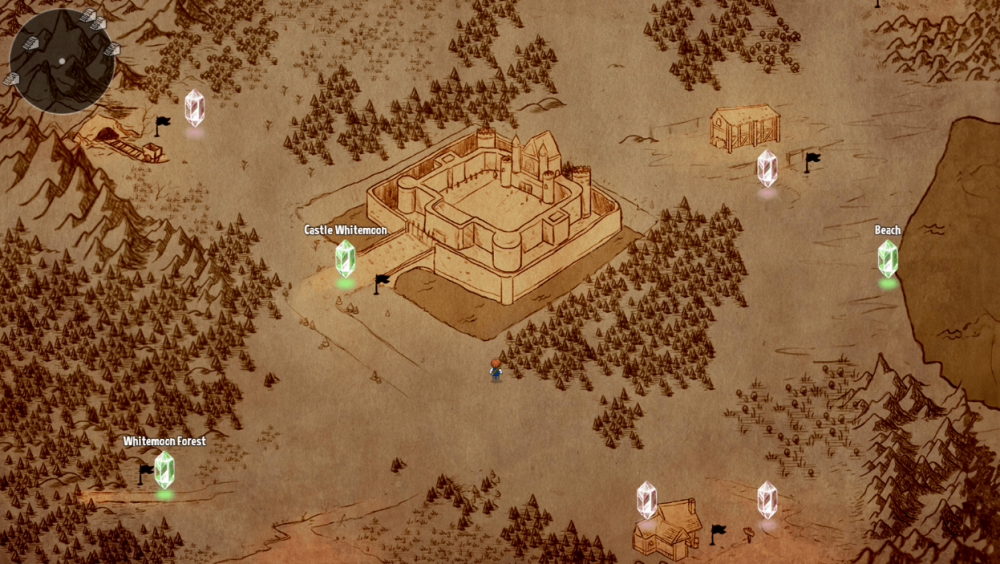Pick the pink crystal below the wooden barn
Viewport: 1000px width, 564px height.
767,168
